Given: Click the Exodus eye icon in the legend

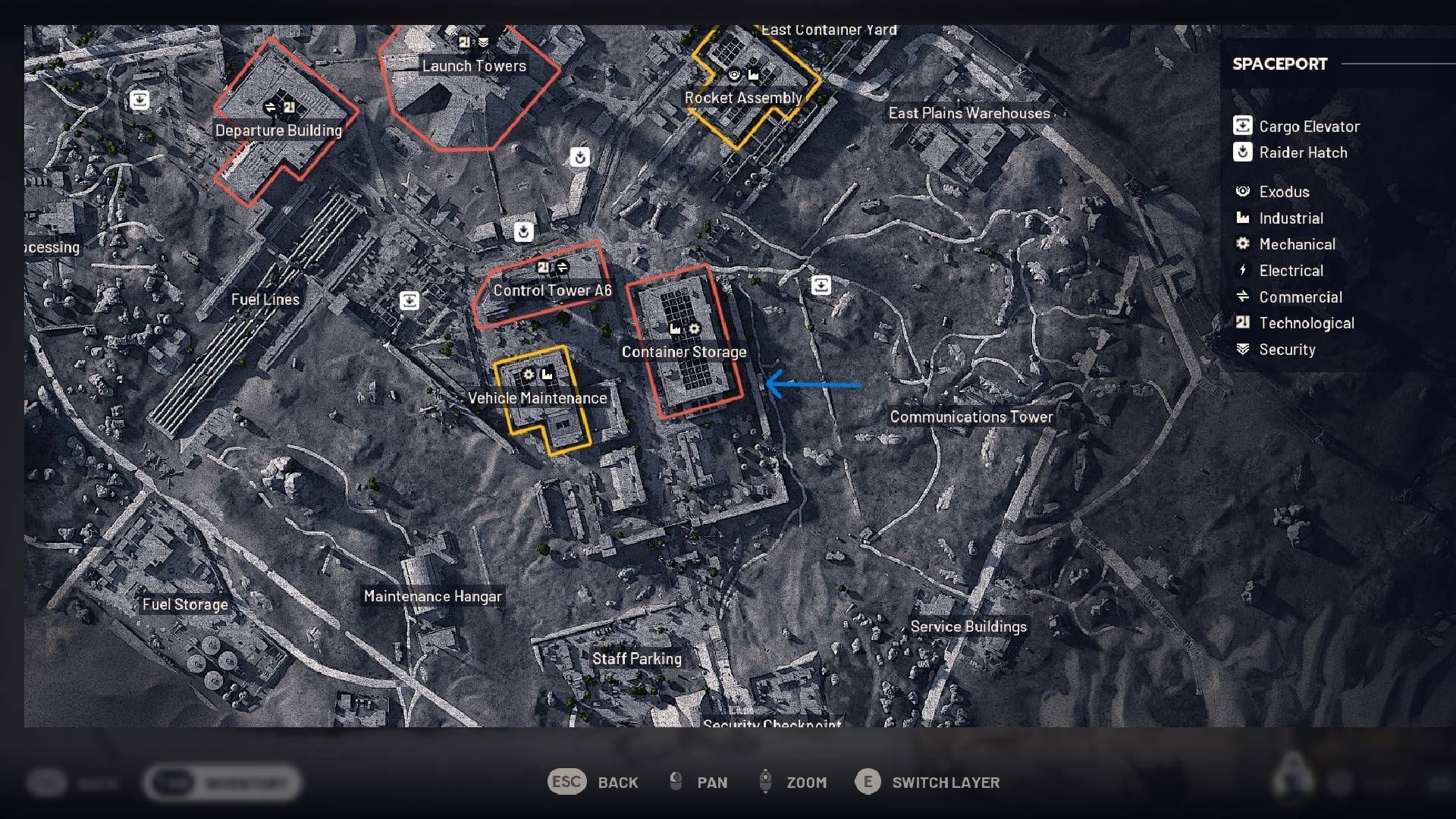Looking at the screenshot, I should (x=1242, y=191).
